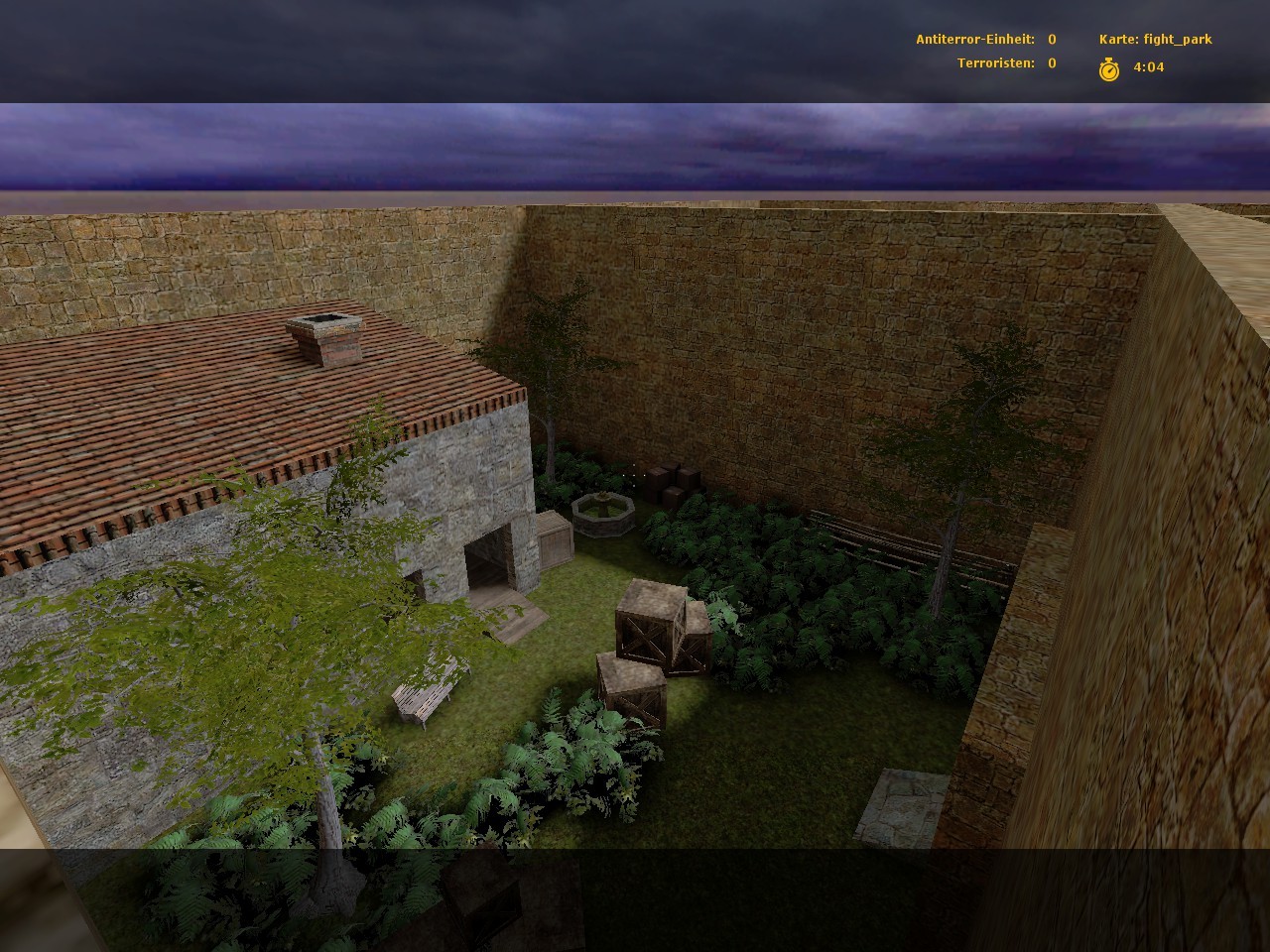
Task: Click the fight_park map name text
Action: [x=1177, y=40]
